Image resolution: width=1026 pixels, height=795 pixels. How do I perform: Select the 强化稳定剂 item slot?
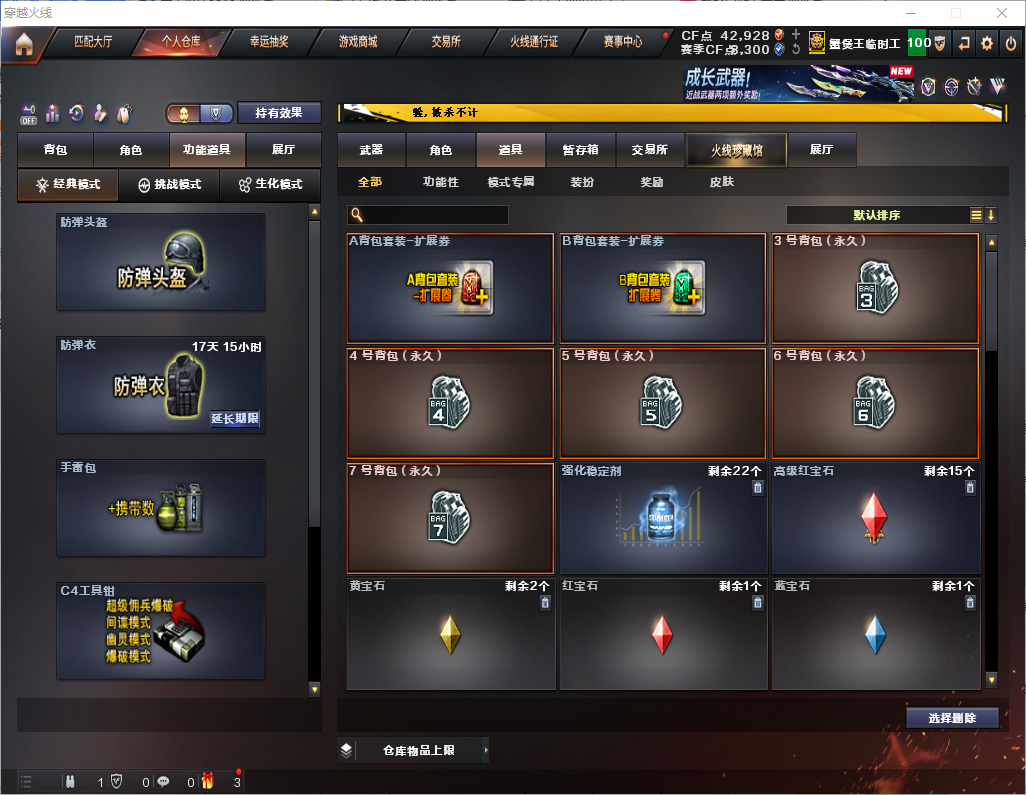[661, 518]
